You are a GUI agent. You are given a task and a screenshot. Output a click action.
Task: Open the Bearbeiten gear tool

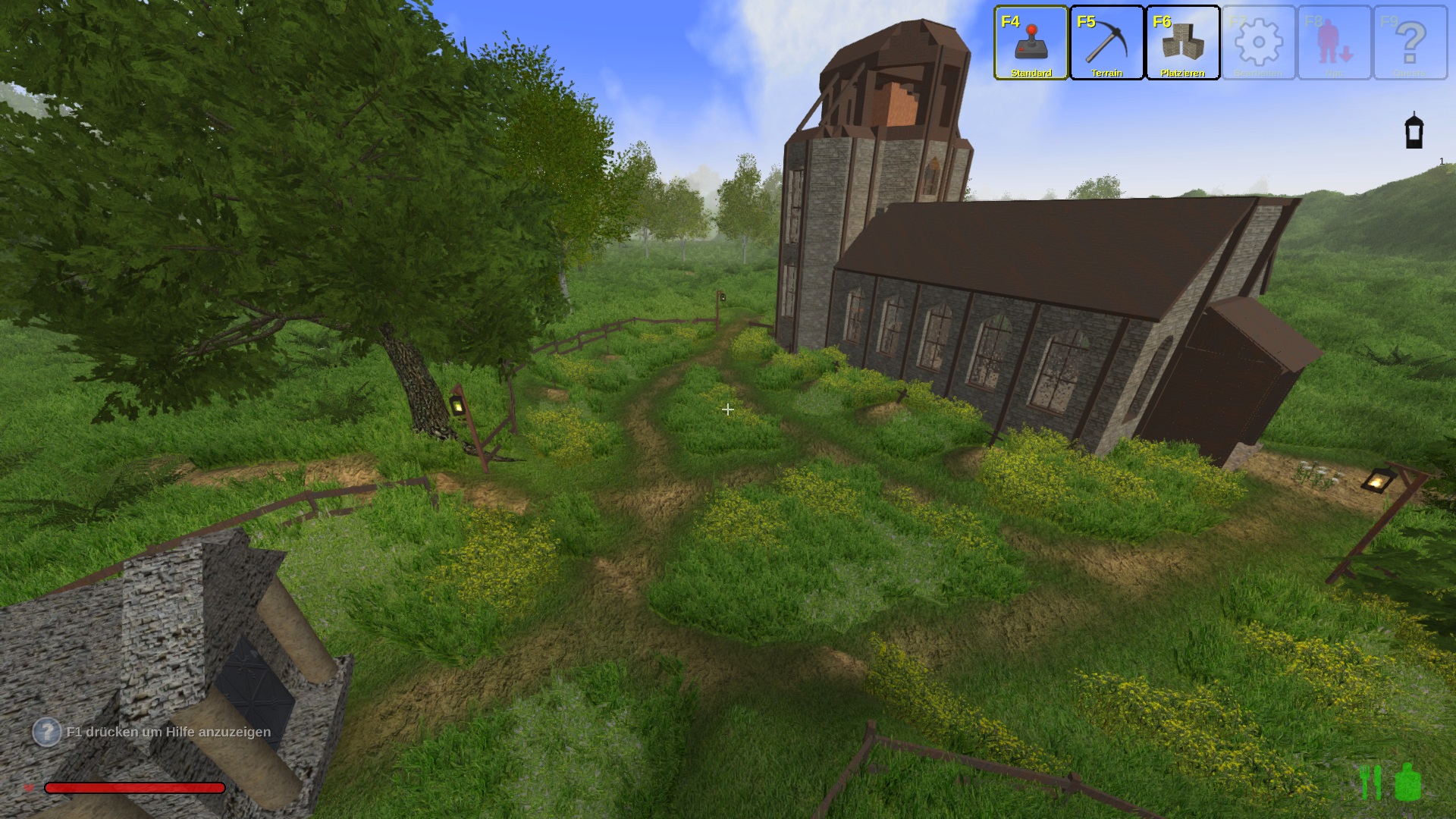point(1258,42)
